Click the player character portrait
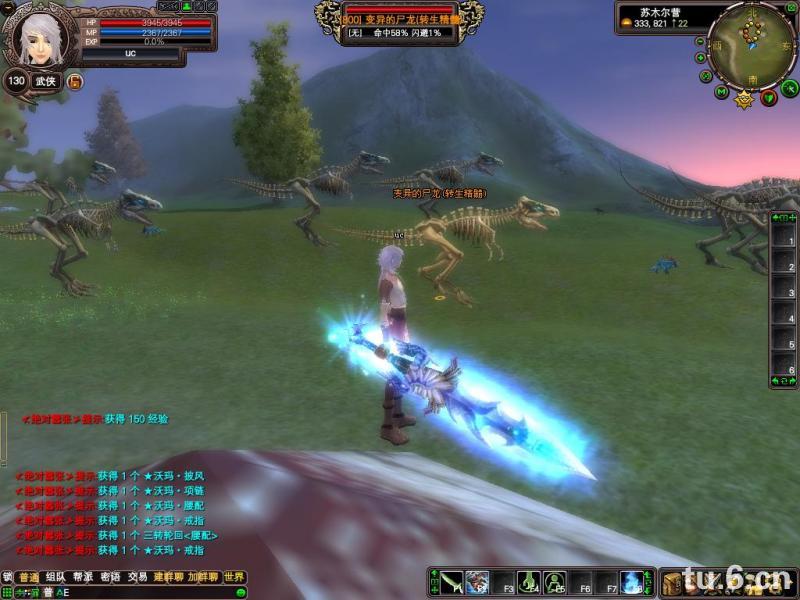Viewport: 800px width, 600px height. 38,39
